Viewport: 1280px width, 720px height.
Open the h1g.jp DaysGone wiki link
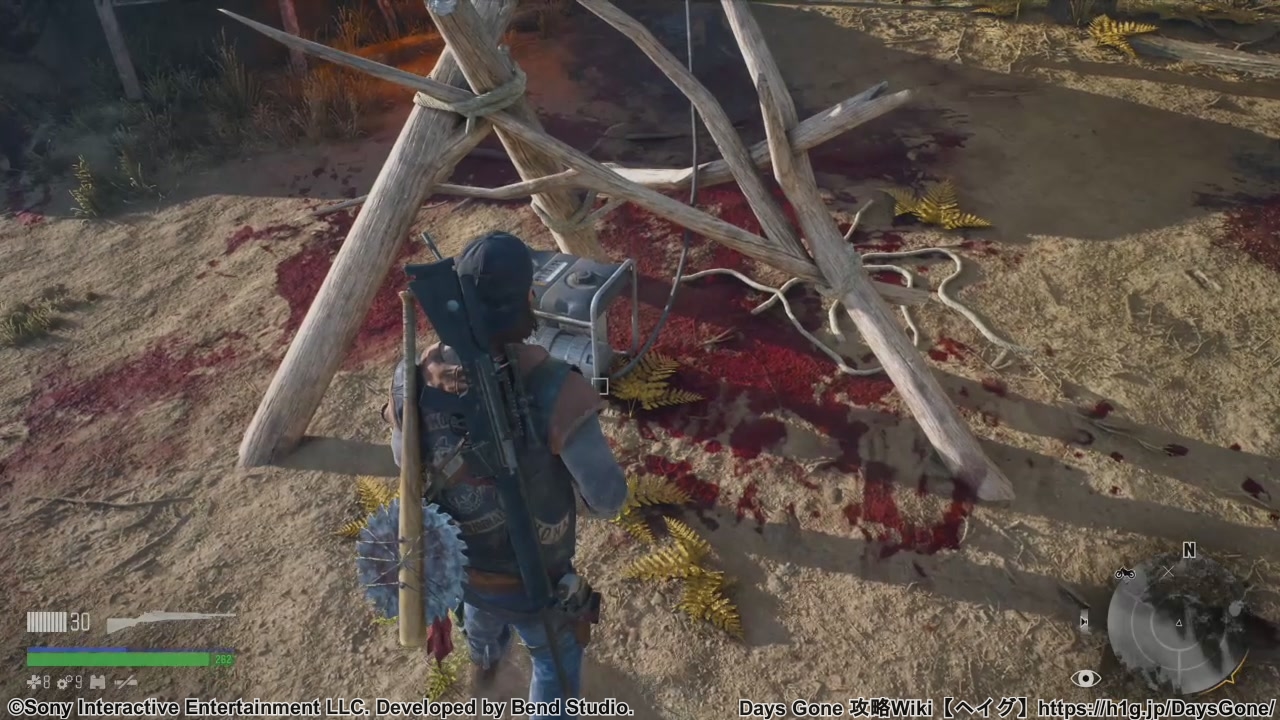tap(1157, 708)
